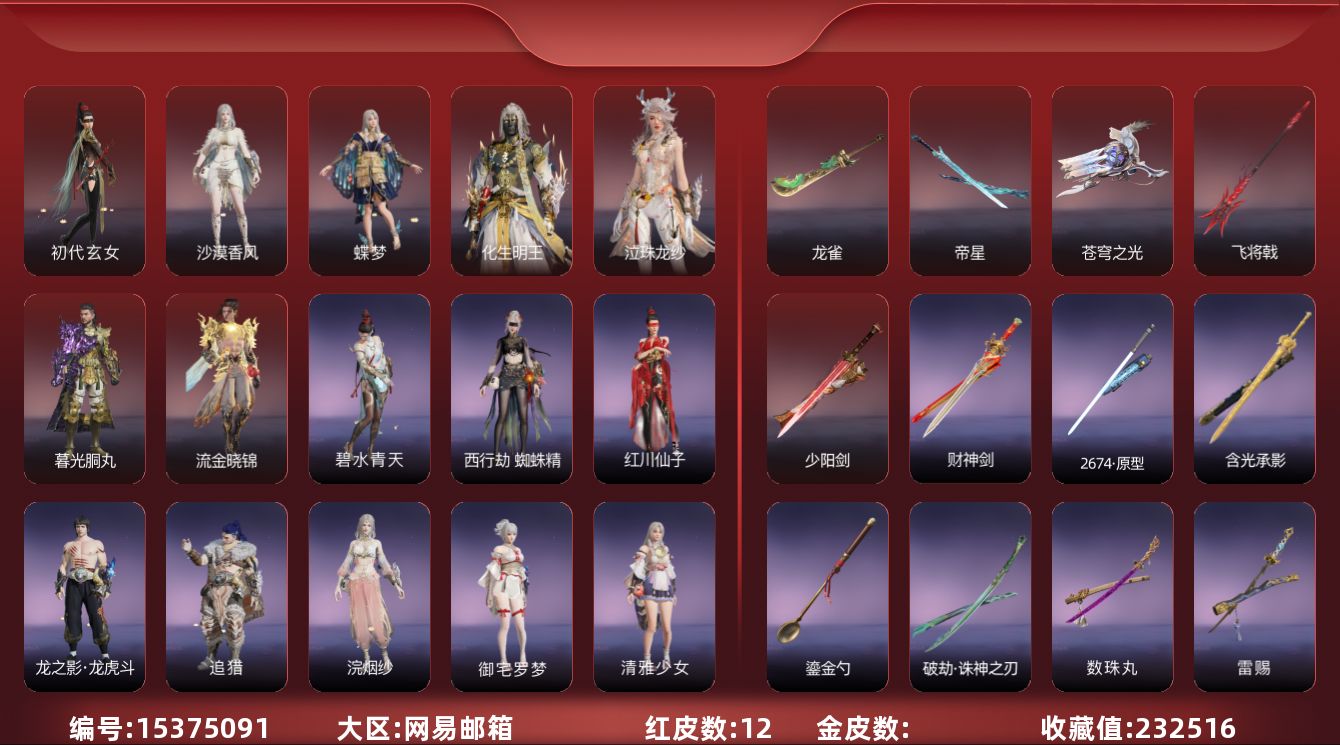Click the 追猎 outfit card
Image resolution: width=1340 pixels, height=745 pixels.
227,596
